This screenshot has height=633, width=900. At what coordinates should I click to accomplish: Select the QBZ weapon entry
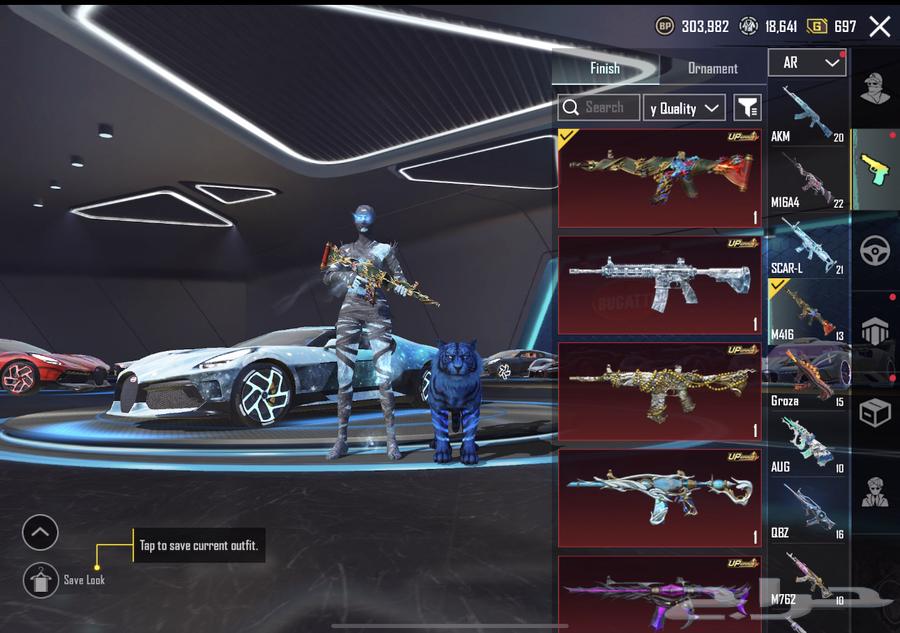click(808, 510)
